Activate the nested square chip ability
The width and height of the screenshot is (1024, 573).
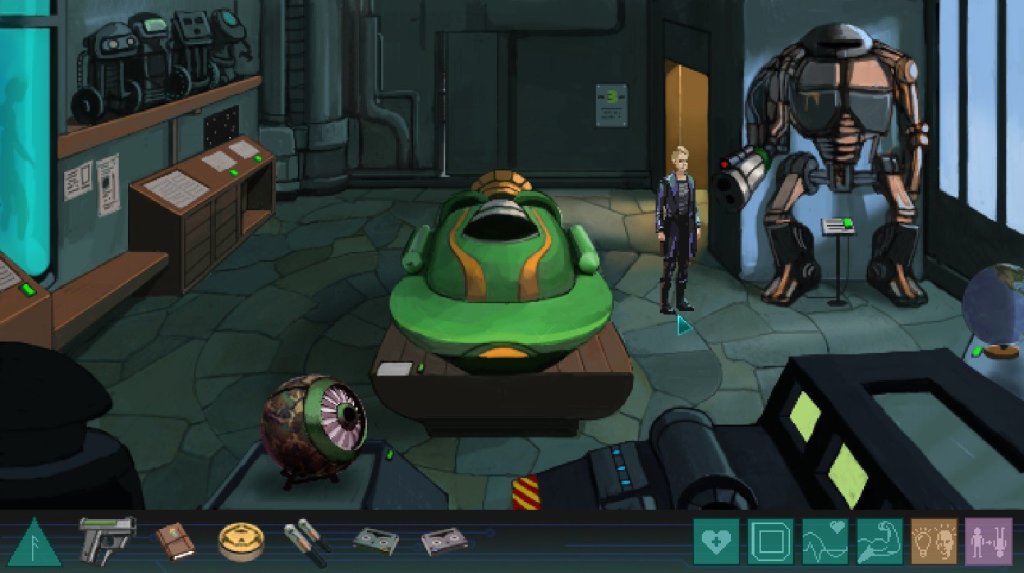pyautogui.click(x=770, y=541)
